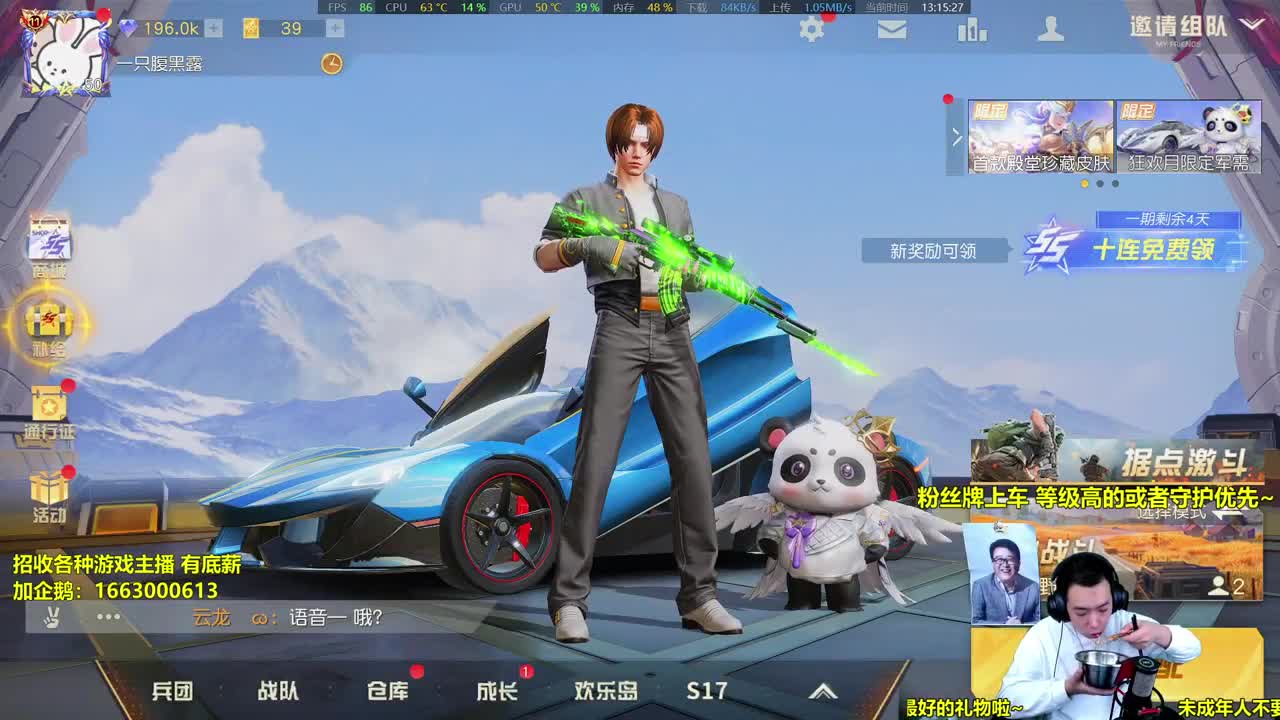Open the player profile icon

pos(1051,29)
